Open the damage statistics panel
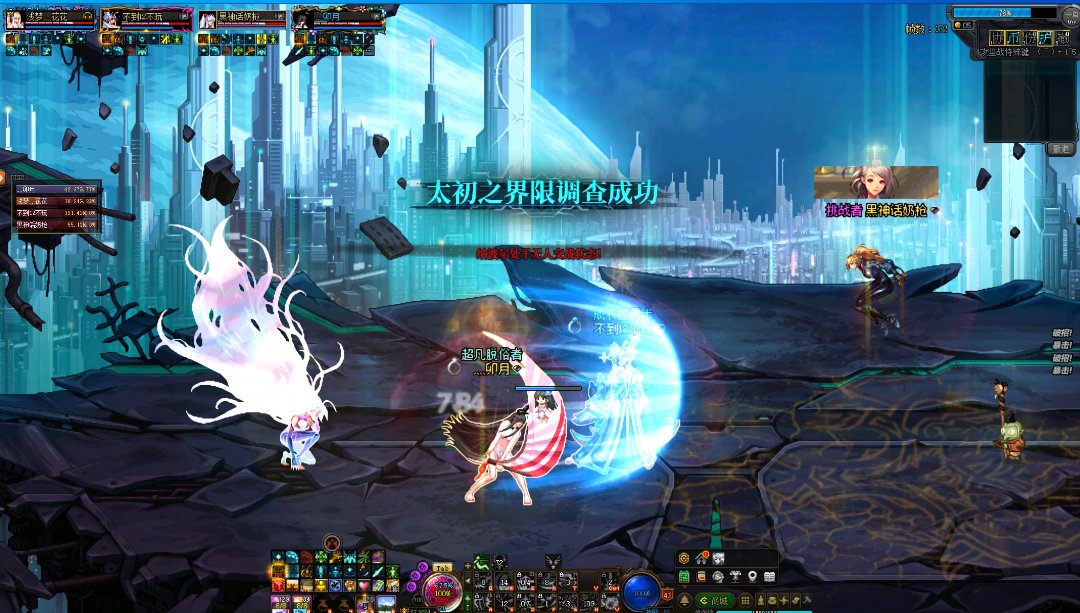The image size is (1080, 613). (55, 207)
